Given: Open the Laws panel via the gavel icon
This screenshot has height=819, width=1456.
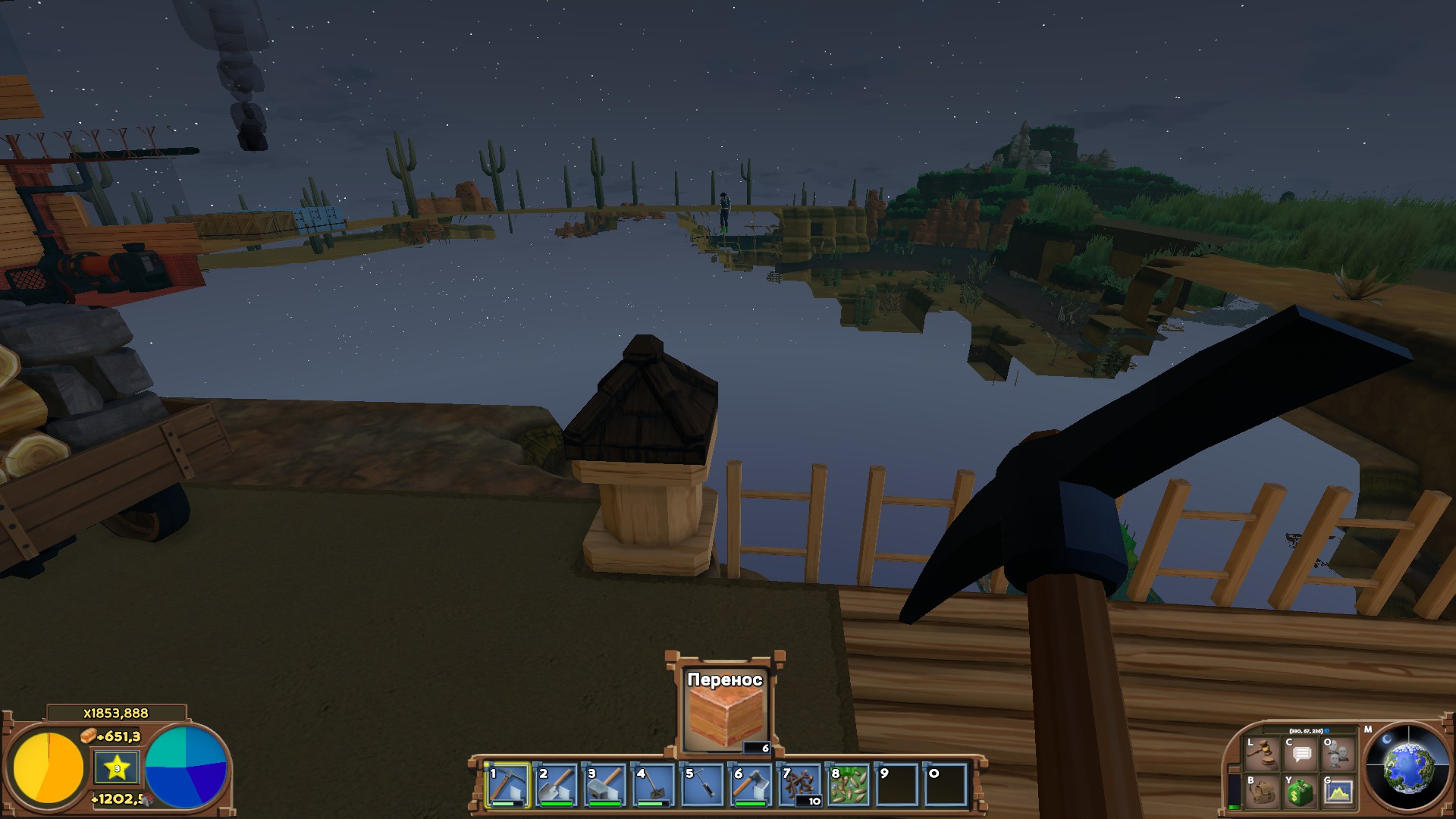Looking at the screenshot, I should coord(1261,753).
